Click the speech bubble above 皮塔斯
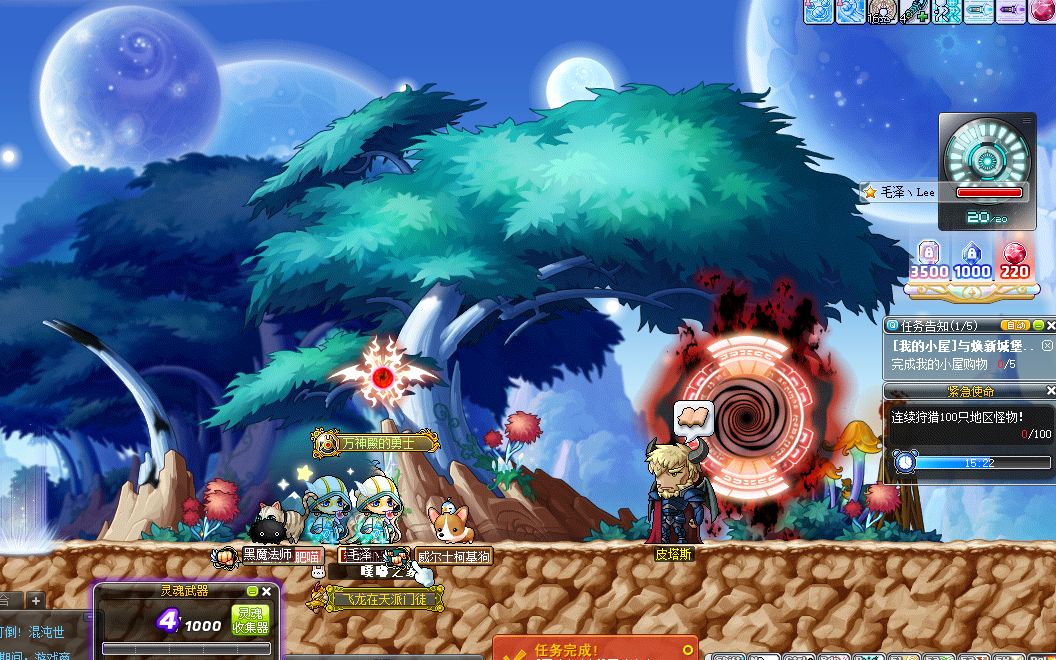Viewport: 1056px width, 660px height. pyautogui.click(x=694, y=415)
